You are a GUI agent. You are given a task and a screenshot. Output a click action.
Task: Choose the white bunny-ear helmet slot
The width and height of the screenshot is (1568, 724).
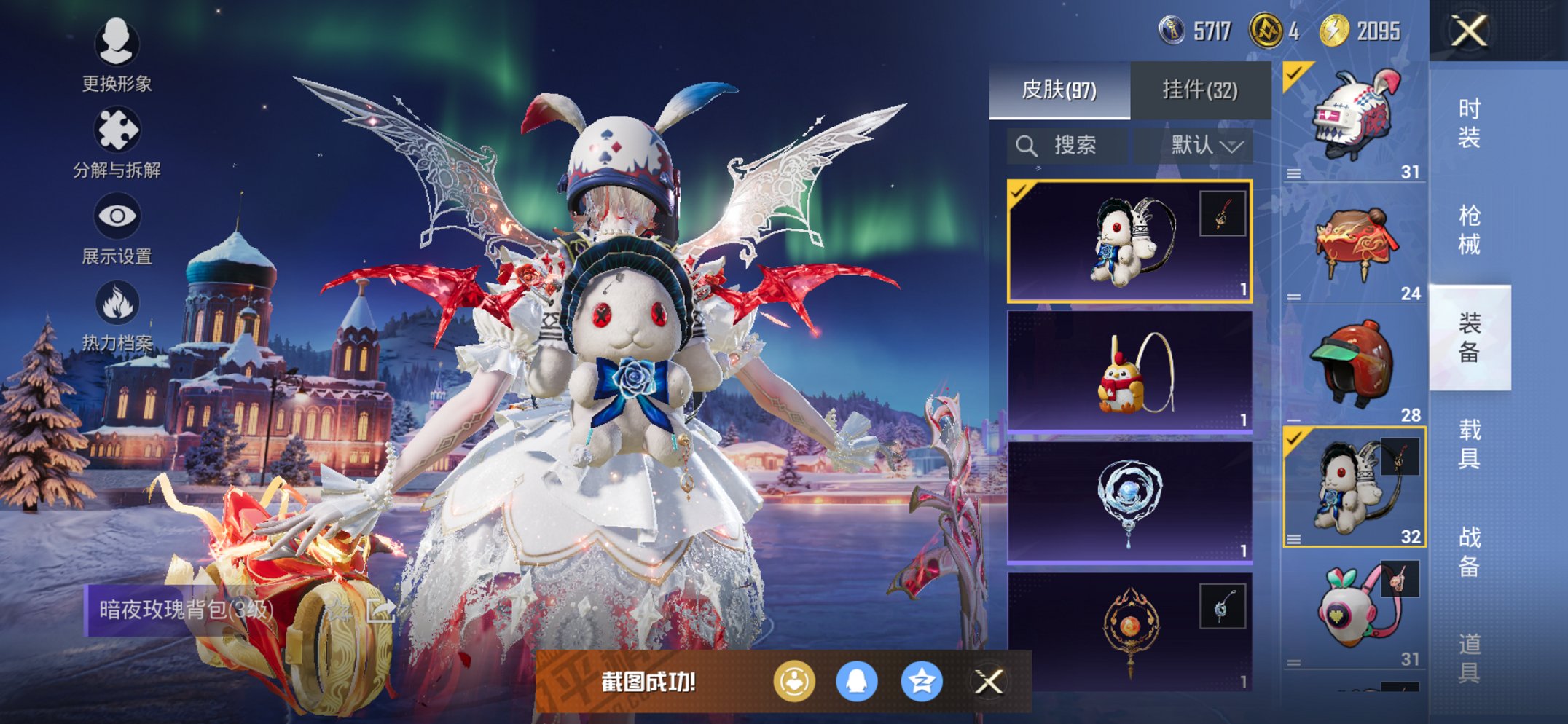tap(1354, 121)
